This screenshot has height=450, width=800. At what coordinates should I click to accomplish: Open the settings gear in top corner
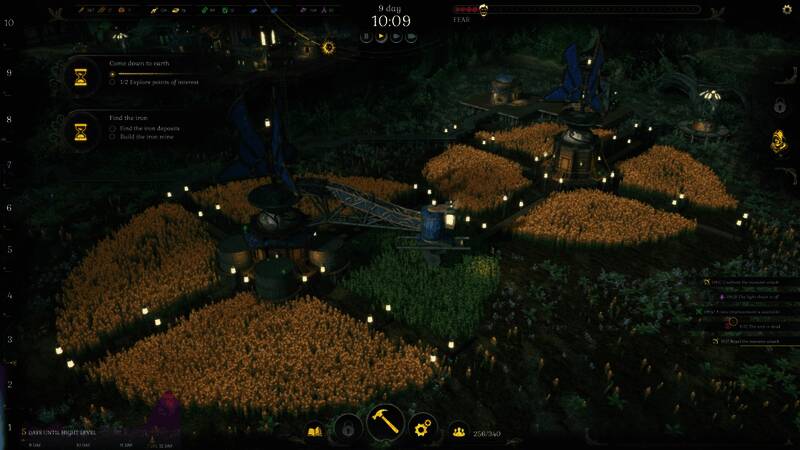point(786,10)
